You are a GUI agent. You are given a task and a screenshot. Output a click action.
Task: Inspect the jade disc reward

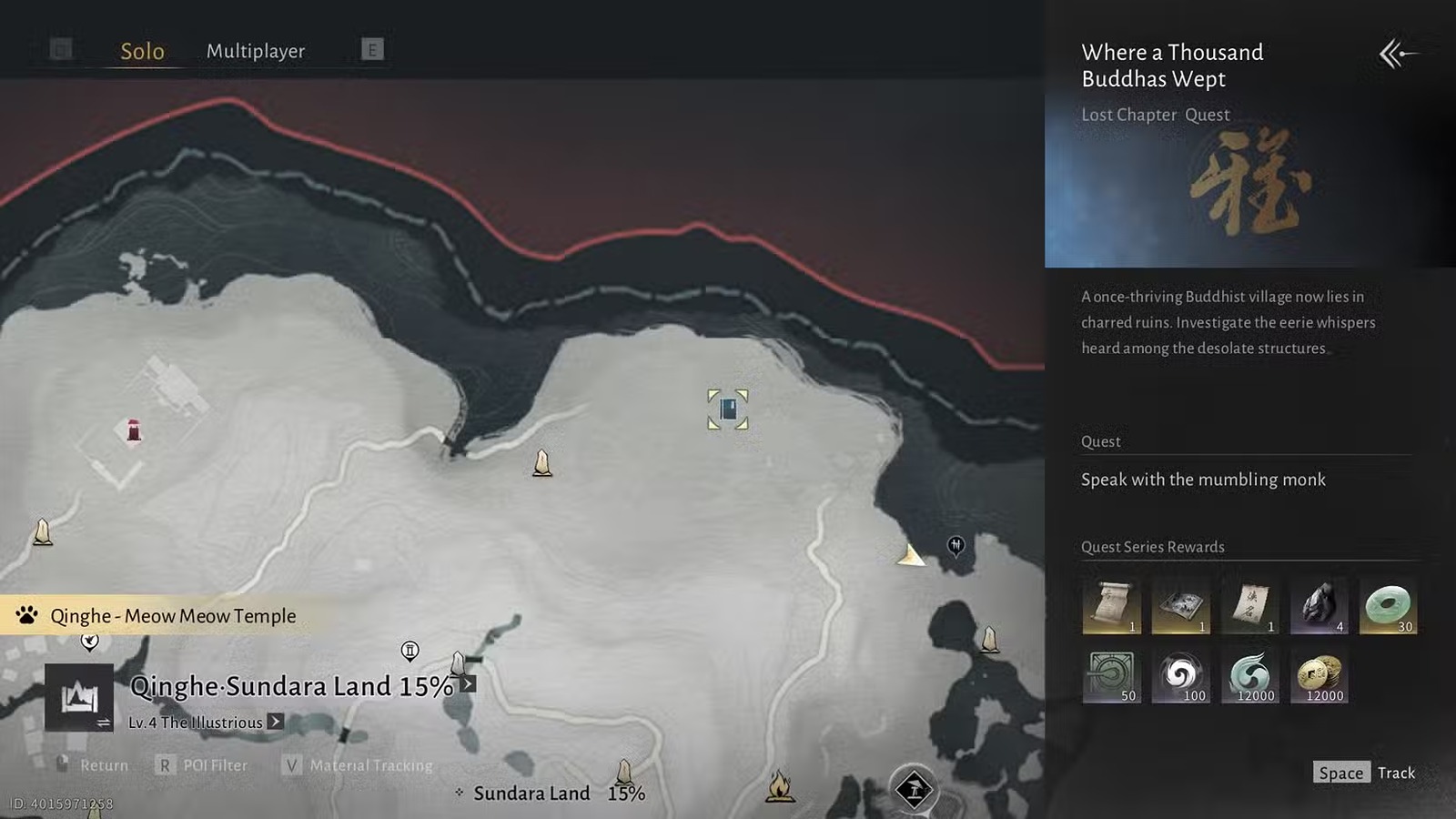(x=1388, y=606)
